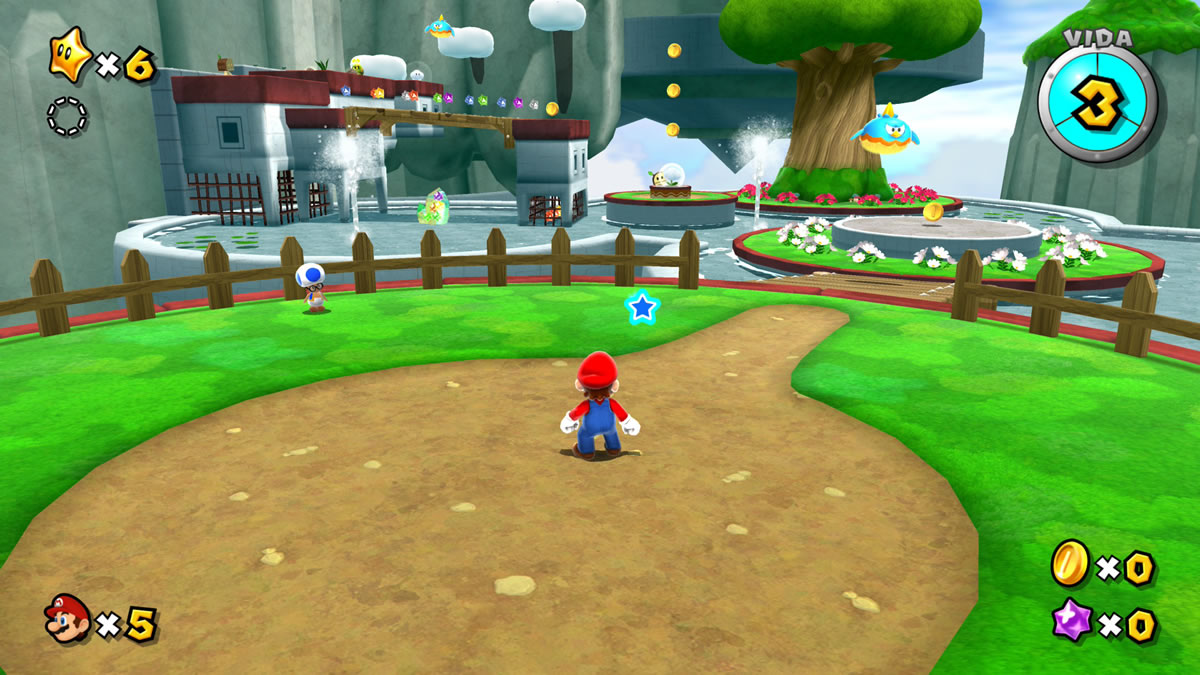Click Mario's head lives icon

click(x=66, y=618)
